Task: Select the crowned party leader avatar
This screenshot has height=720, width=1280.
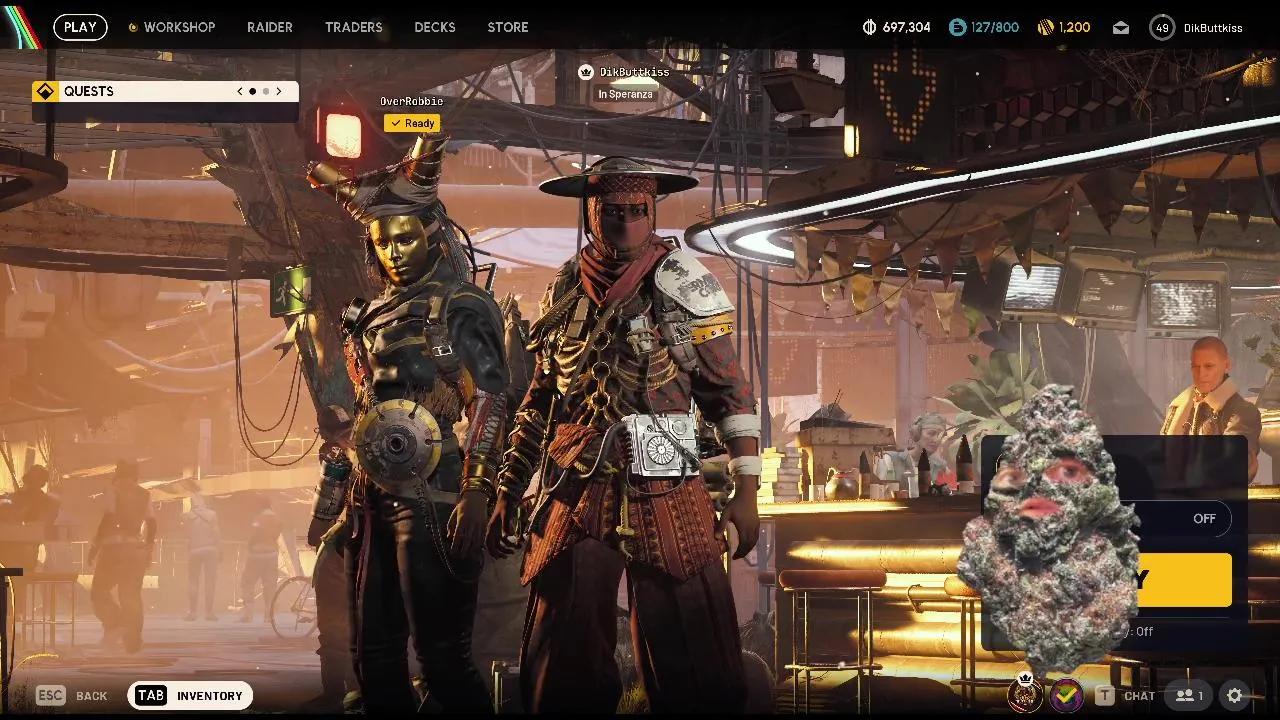Action: pyautogui.click(x=1025, y=694)
